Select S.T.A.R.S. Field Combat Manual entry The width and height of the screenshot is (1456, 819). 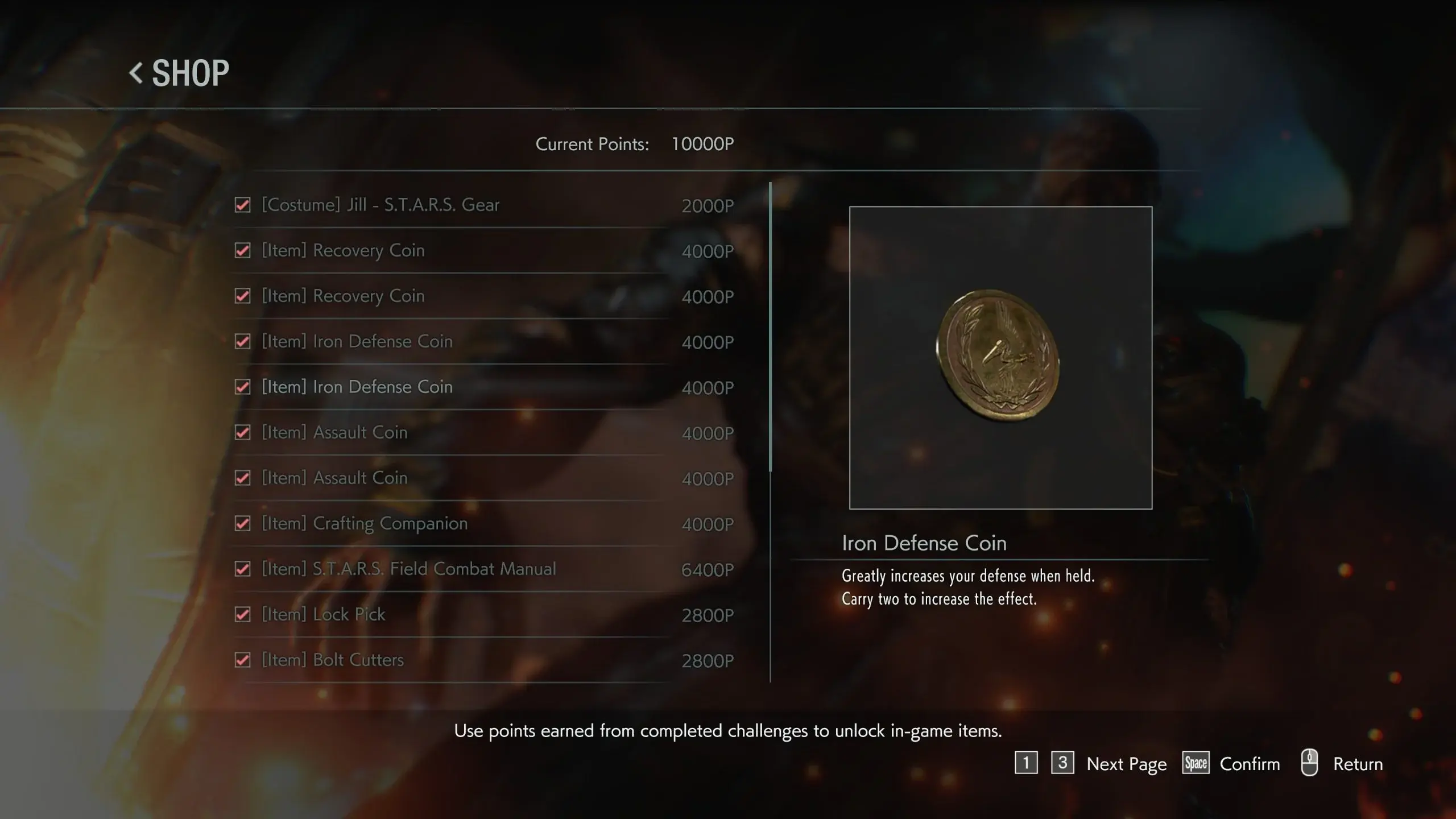pyautogui.click(x=408, y=569)
